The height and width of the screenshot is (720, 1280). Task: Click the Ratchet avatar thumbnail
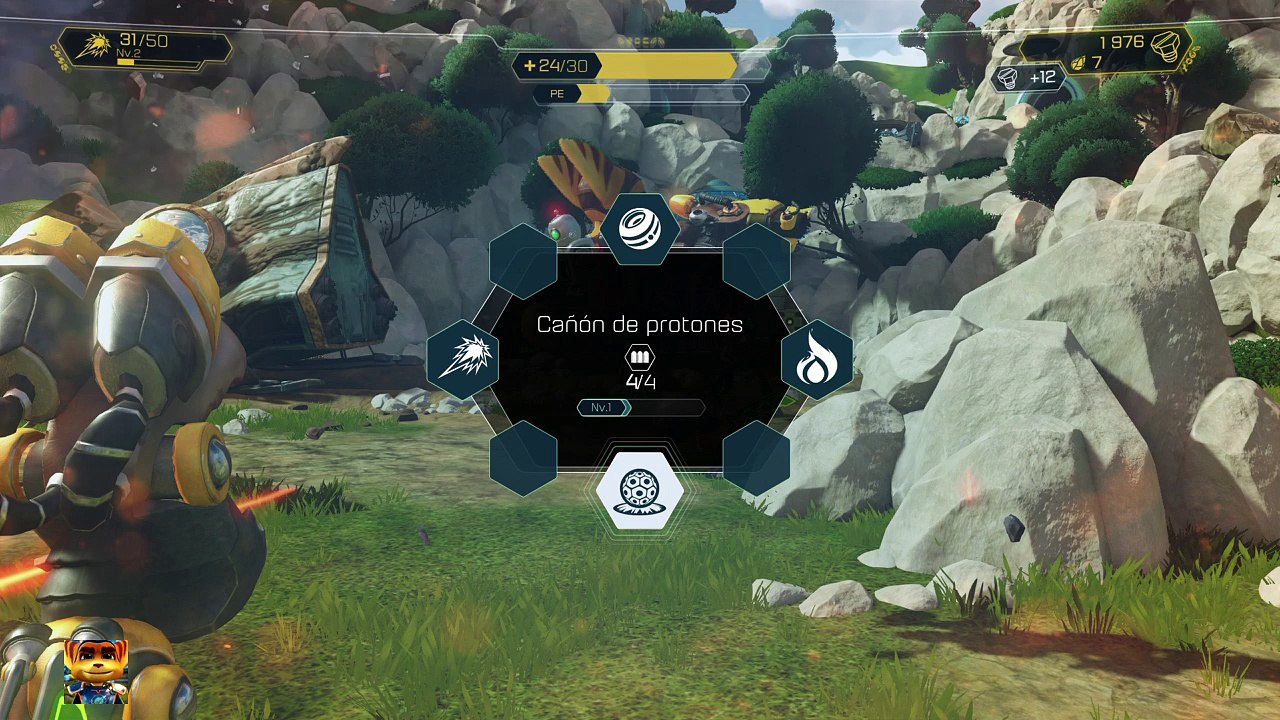[x=96, y=670]
